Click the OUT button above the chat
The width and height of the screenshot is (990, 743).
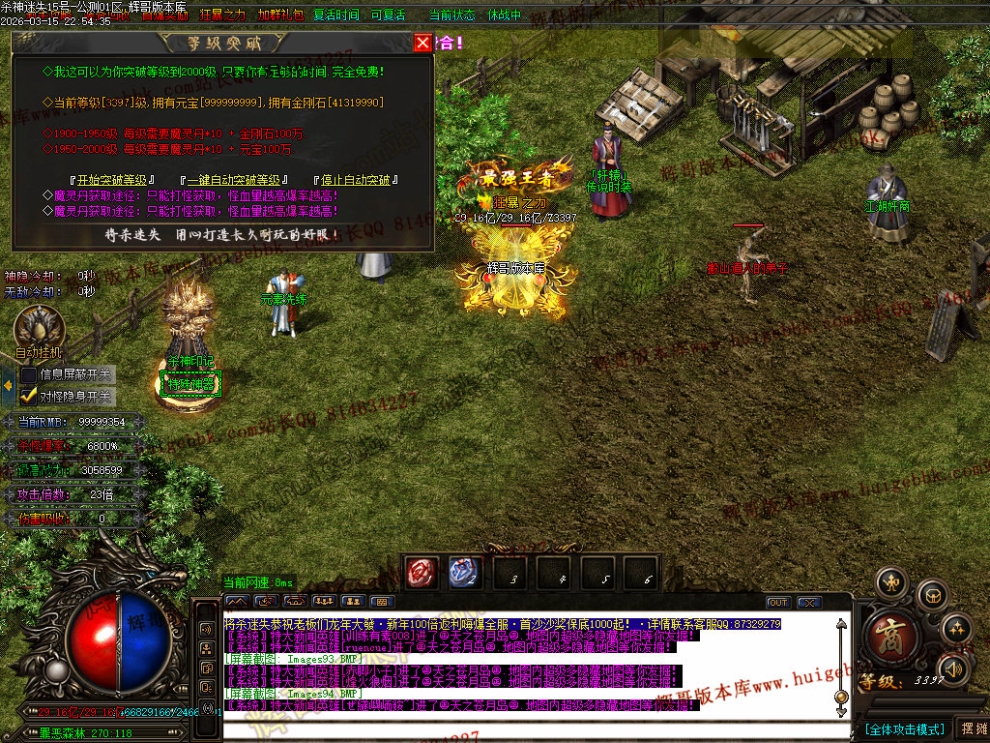(778, 602)
